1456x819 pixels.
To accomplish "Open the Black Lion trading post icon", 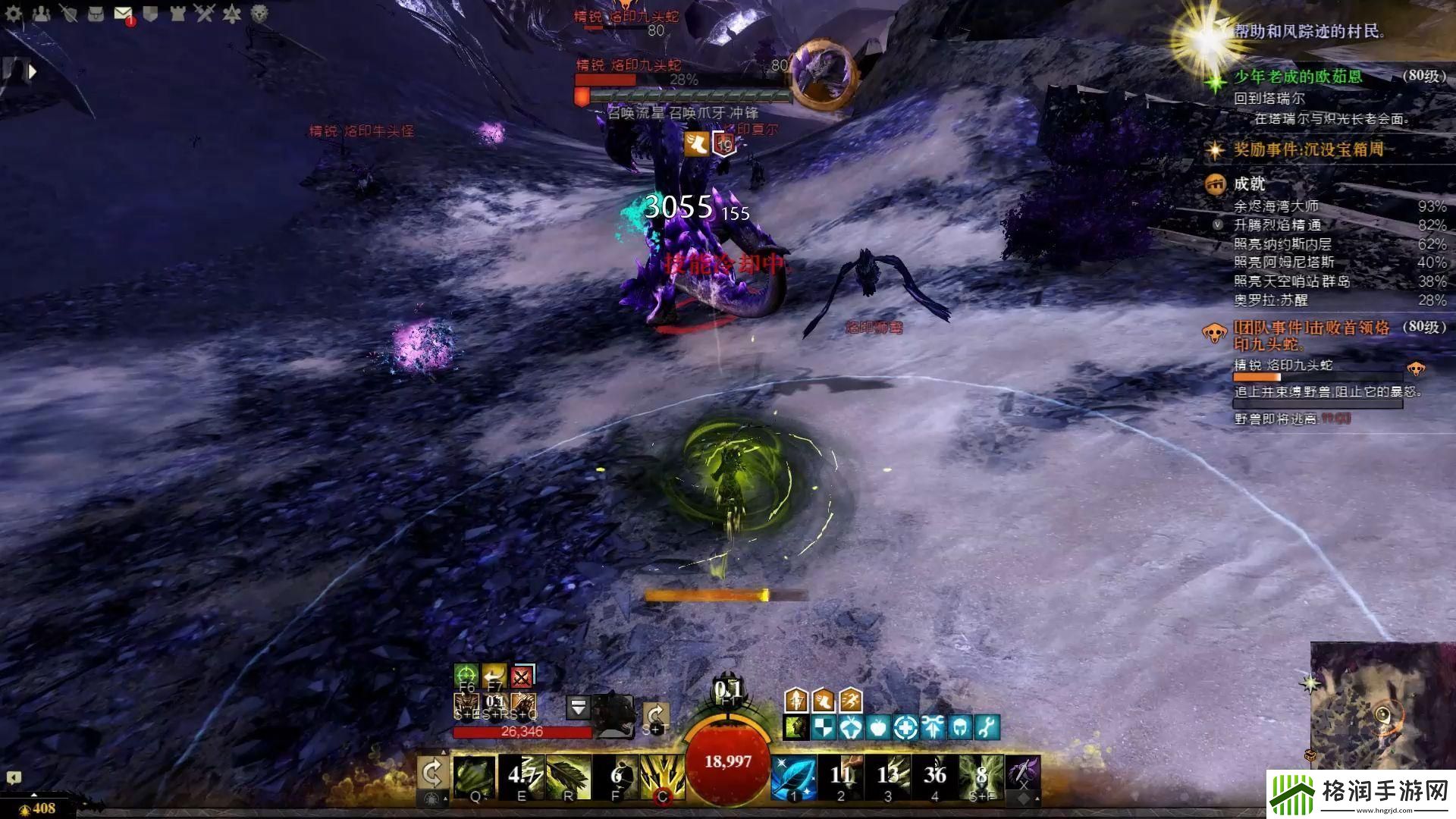I will (259, 14).
